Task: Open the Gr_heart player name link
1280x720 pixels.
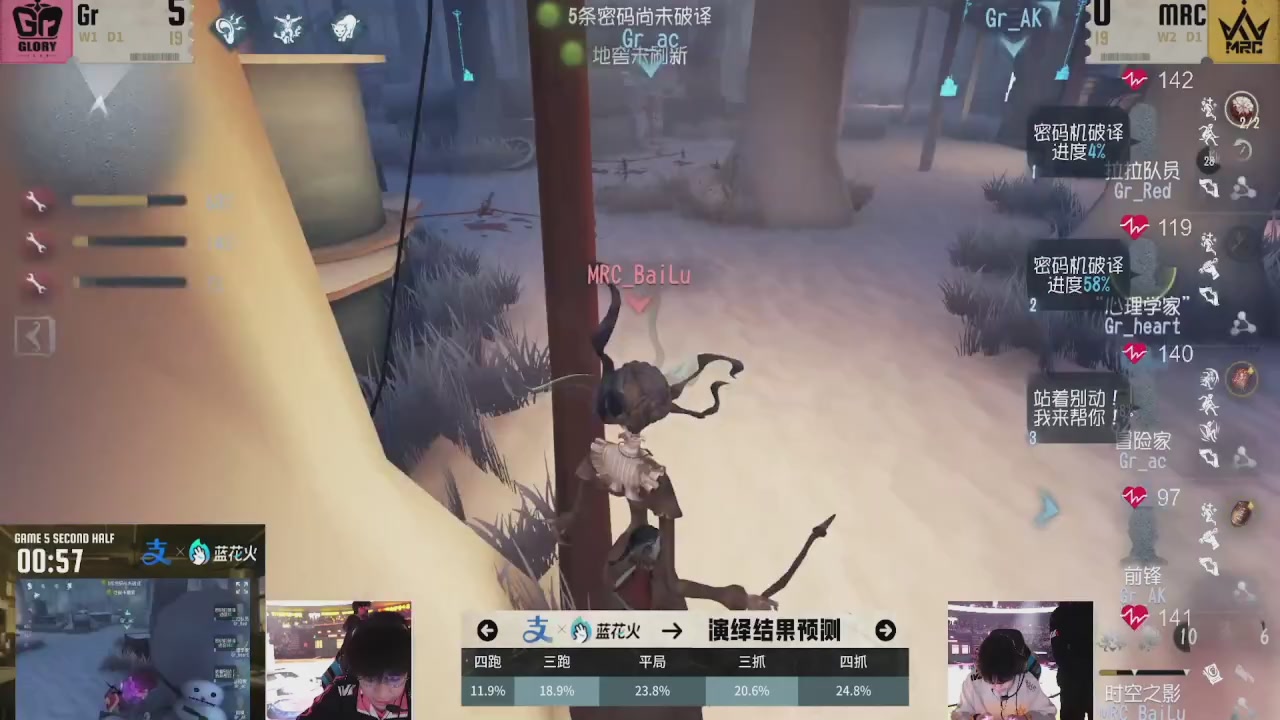Action: 1141,327
